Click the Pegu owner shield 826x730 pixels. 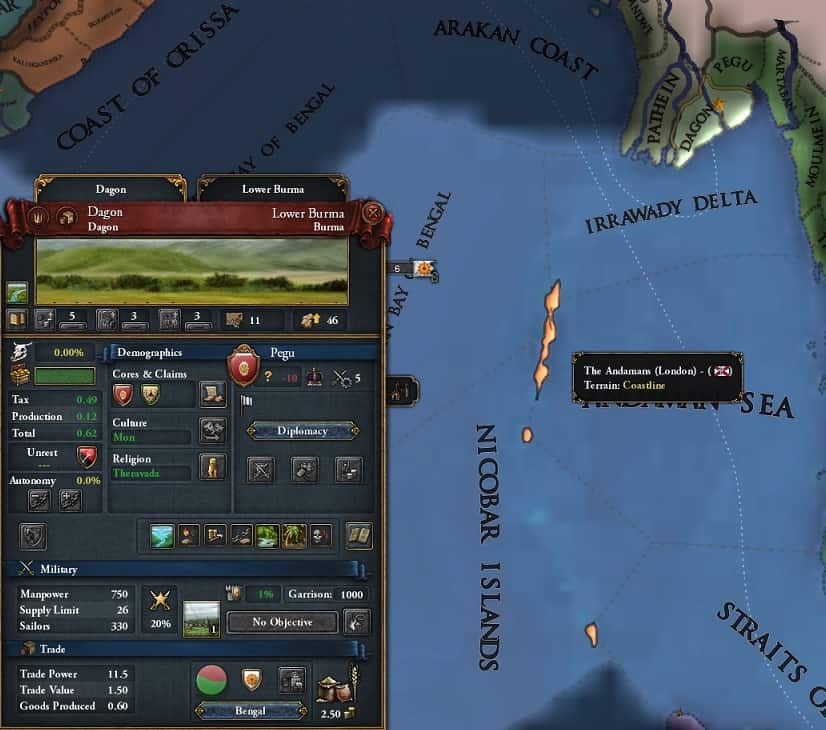click(x=244, y=364)
